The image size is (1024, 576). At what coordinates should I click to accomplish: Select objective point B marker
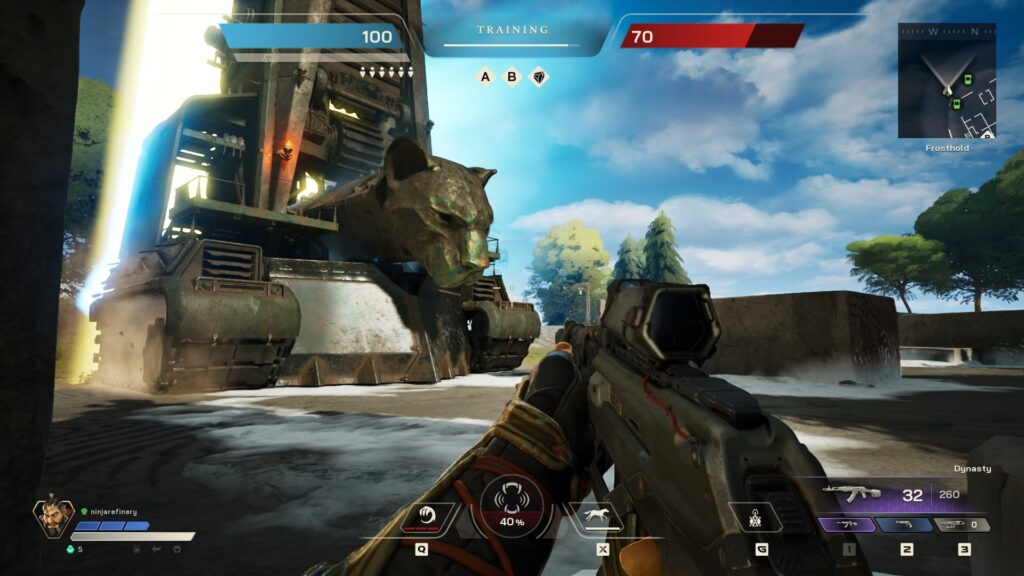512,76
